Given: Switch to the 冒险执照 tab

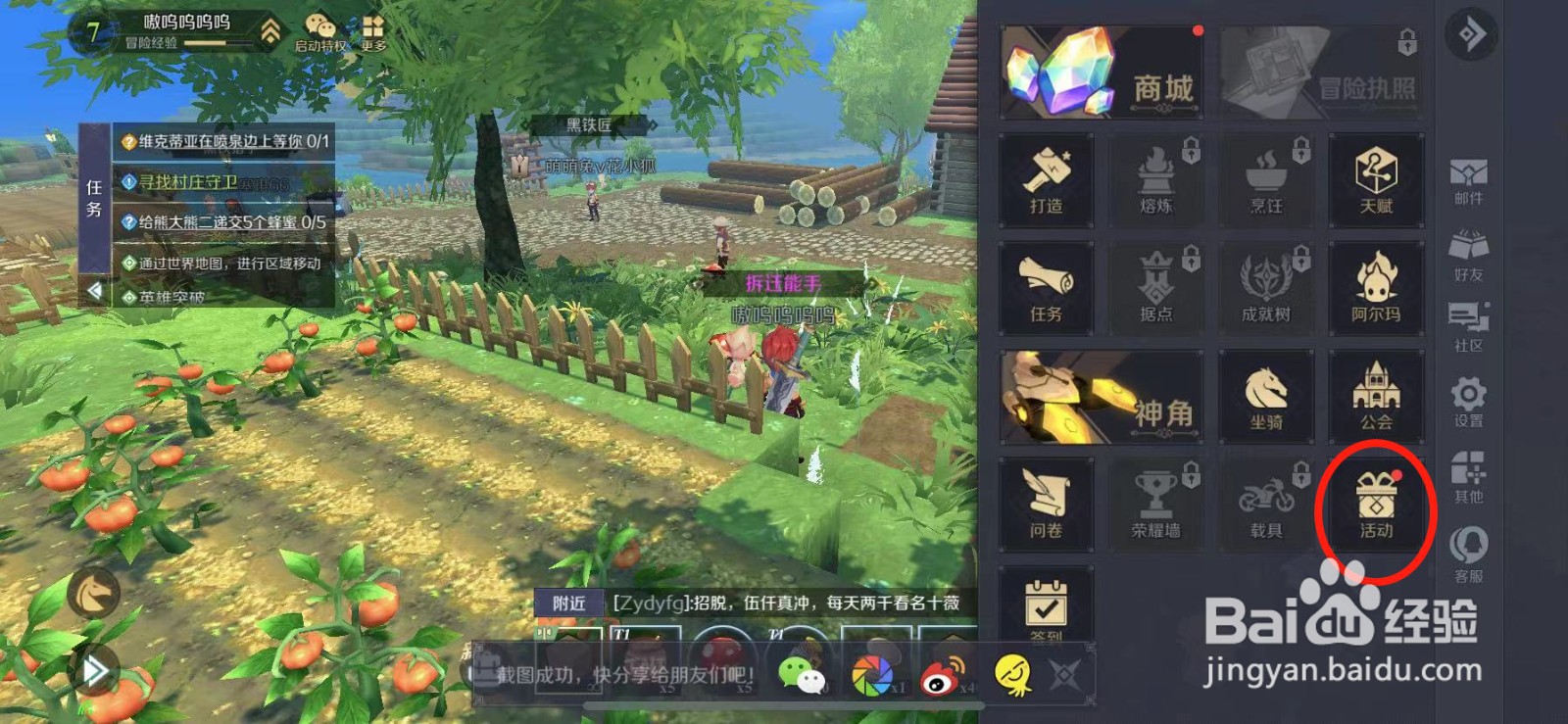Looking at the screenshot, I should click(1323, 72).
